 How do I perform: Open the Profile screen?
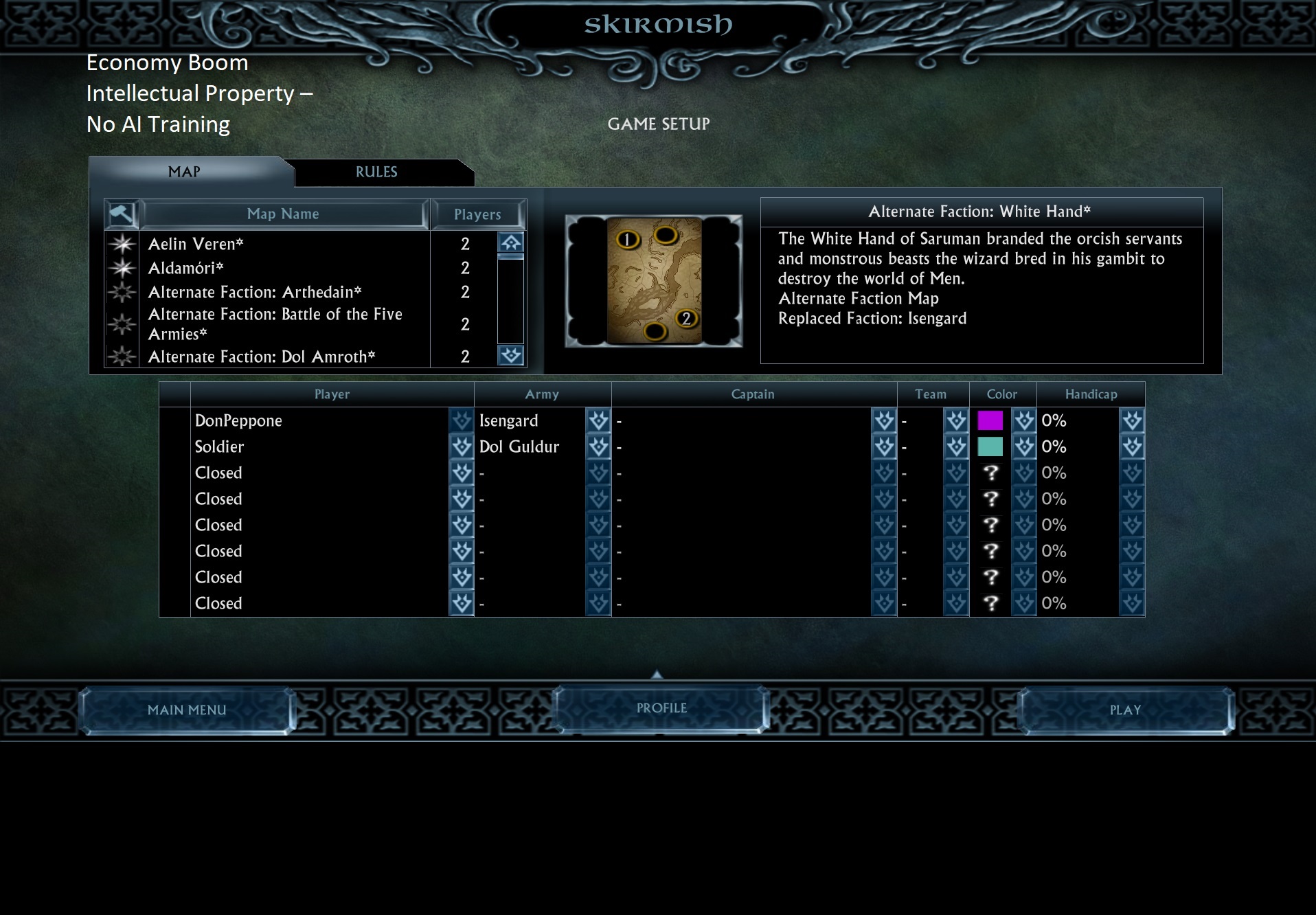[x=661, y=708]
